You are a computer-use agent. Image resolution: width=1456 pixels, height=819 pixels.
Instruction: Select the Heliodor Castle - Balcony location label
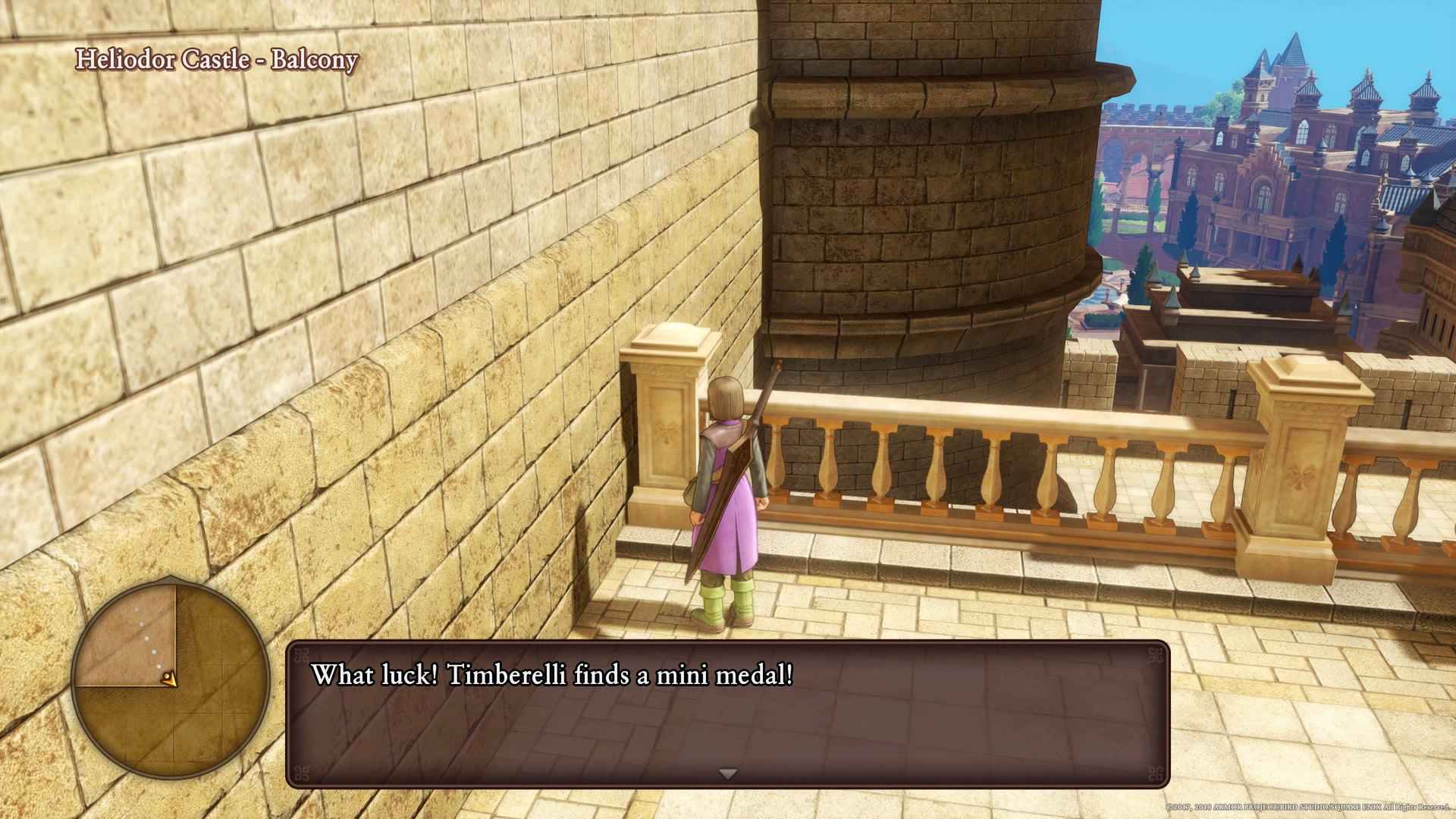click(216, 62)
